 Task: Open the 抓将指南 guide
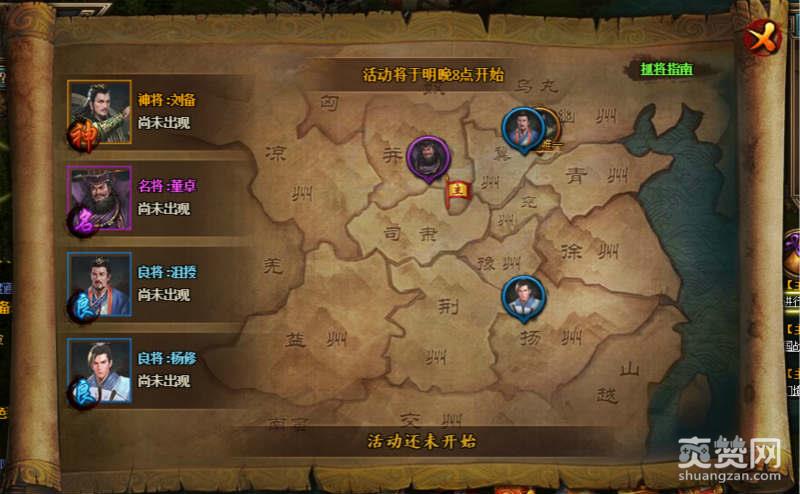[666, 71]
